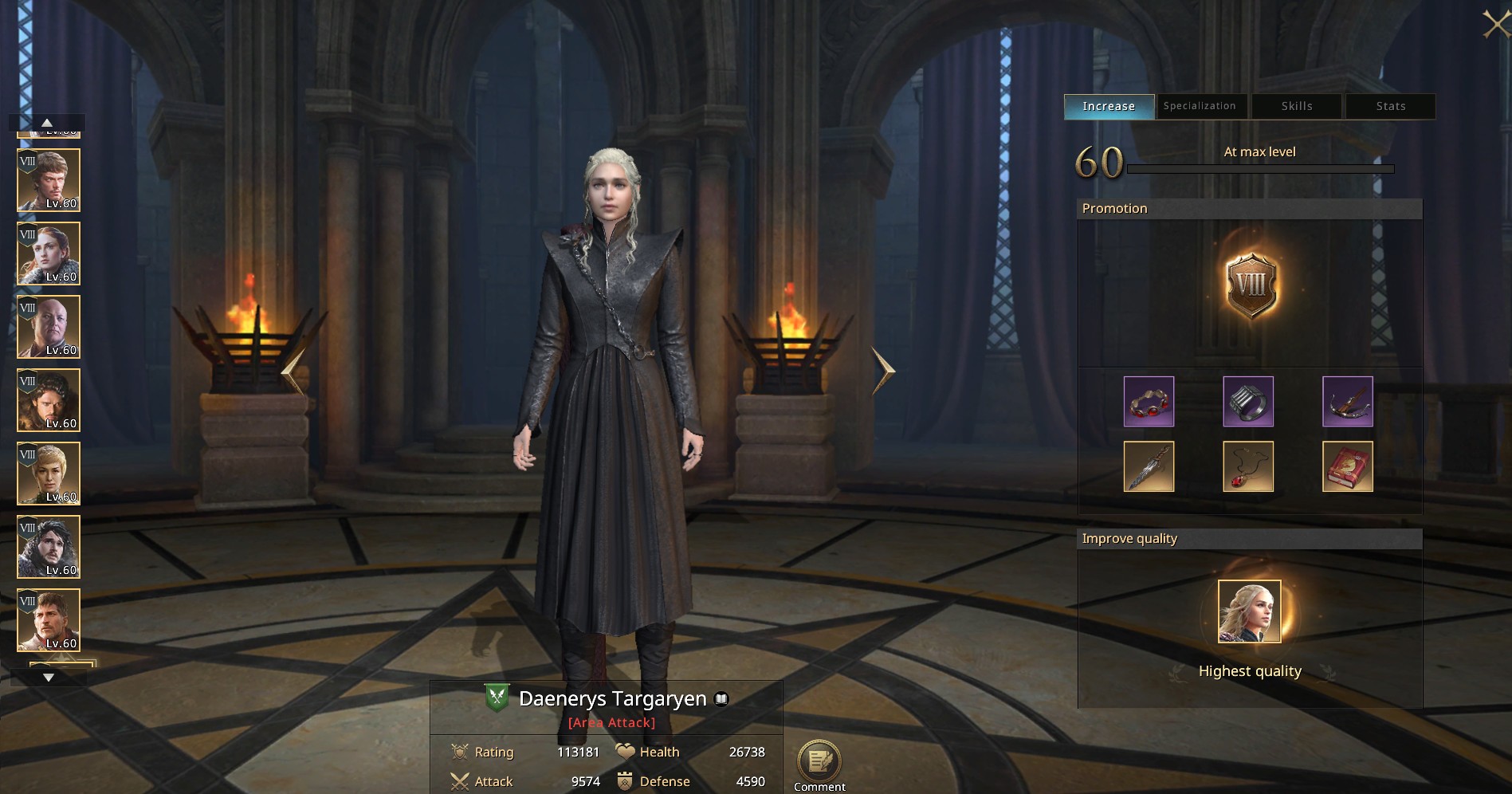Click the Area Attack label
This screenshot has height=794, width=1512.
click(611, 722)
